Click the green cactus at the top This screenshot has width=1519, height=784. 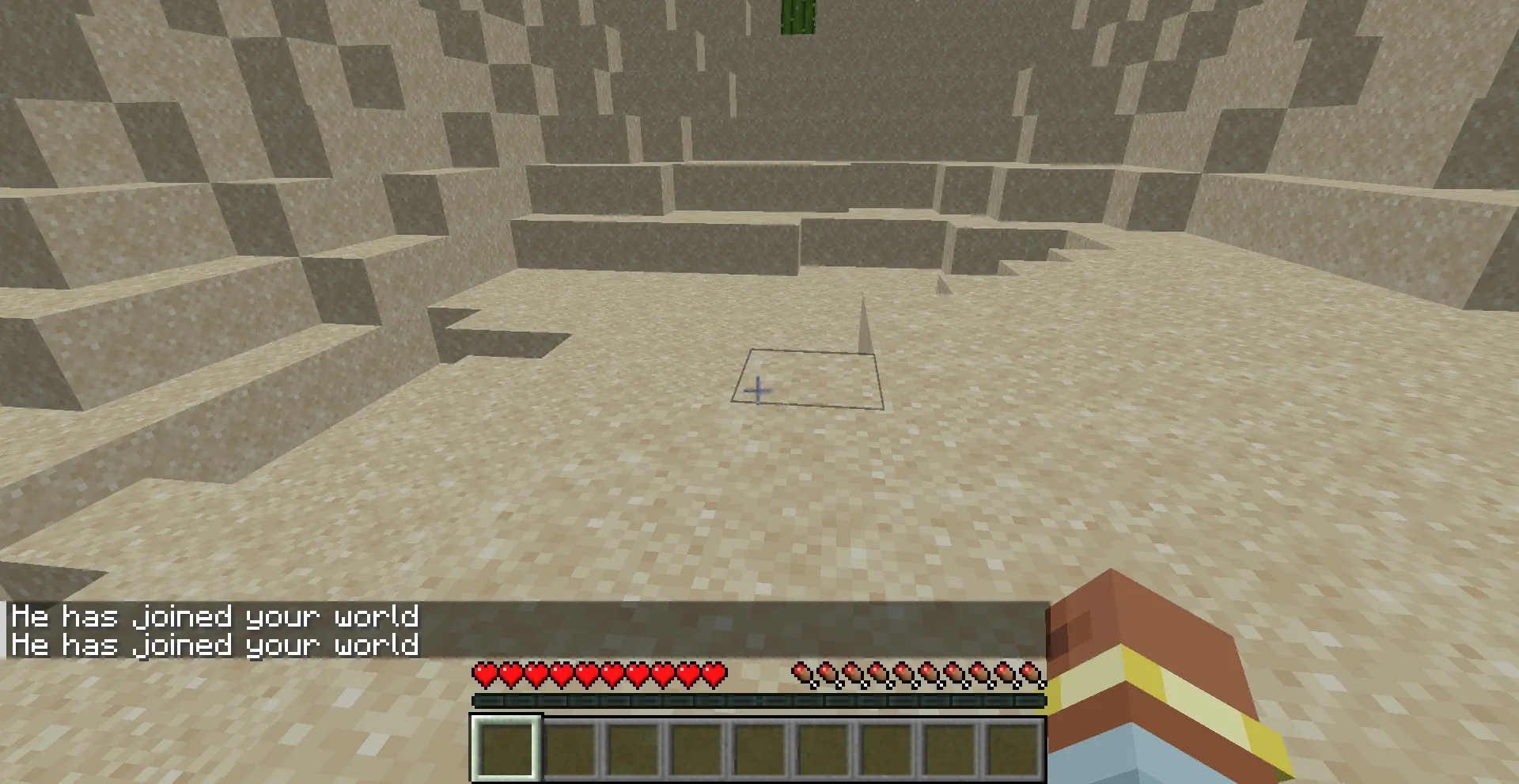pyautogui.click(x=797, y=16)
